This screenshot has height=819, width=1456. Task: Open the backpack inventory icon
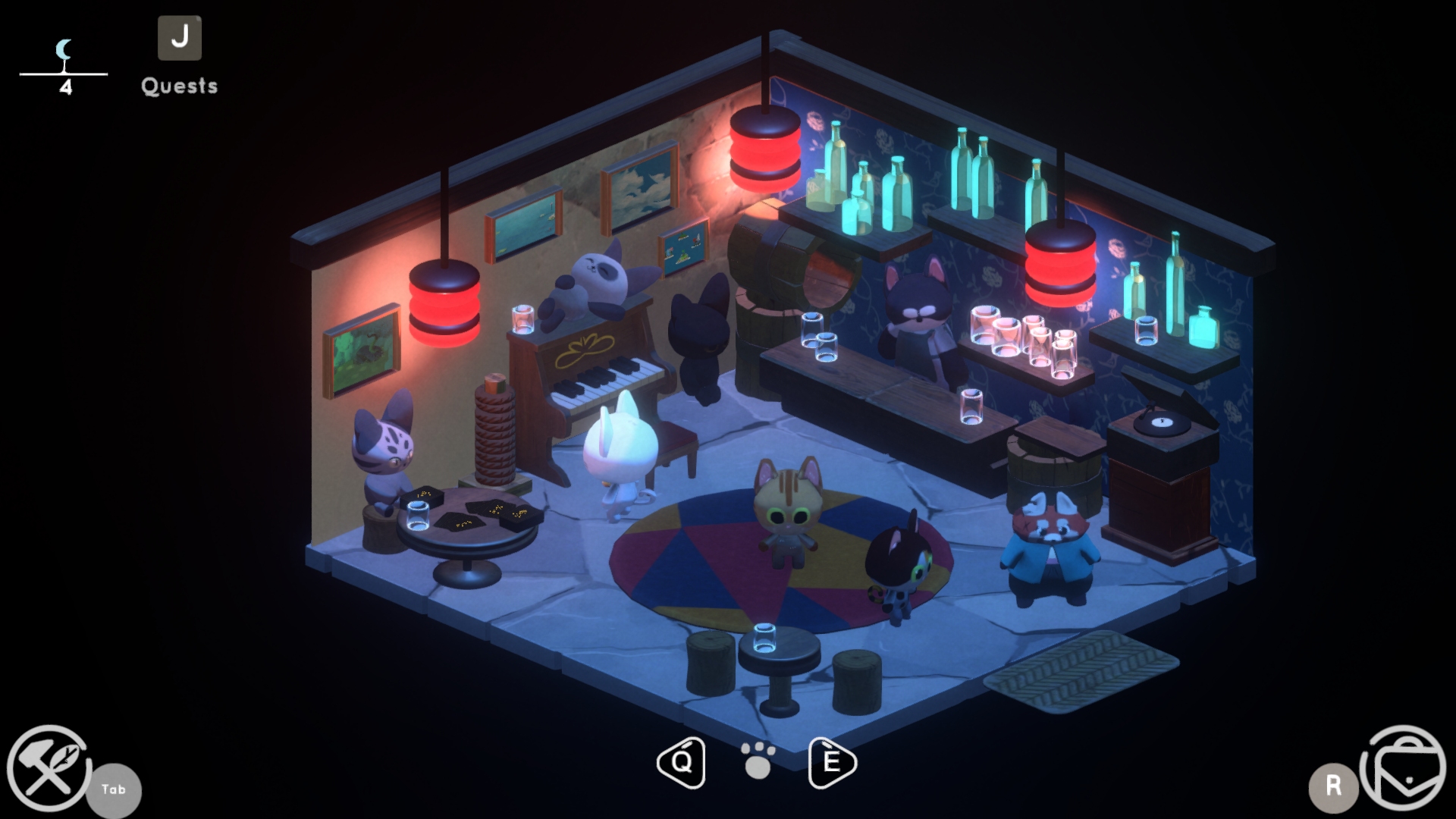click(x=1402, y=768)
